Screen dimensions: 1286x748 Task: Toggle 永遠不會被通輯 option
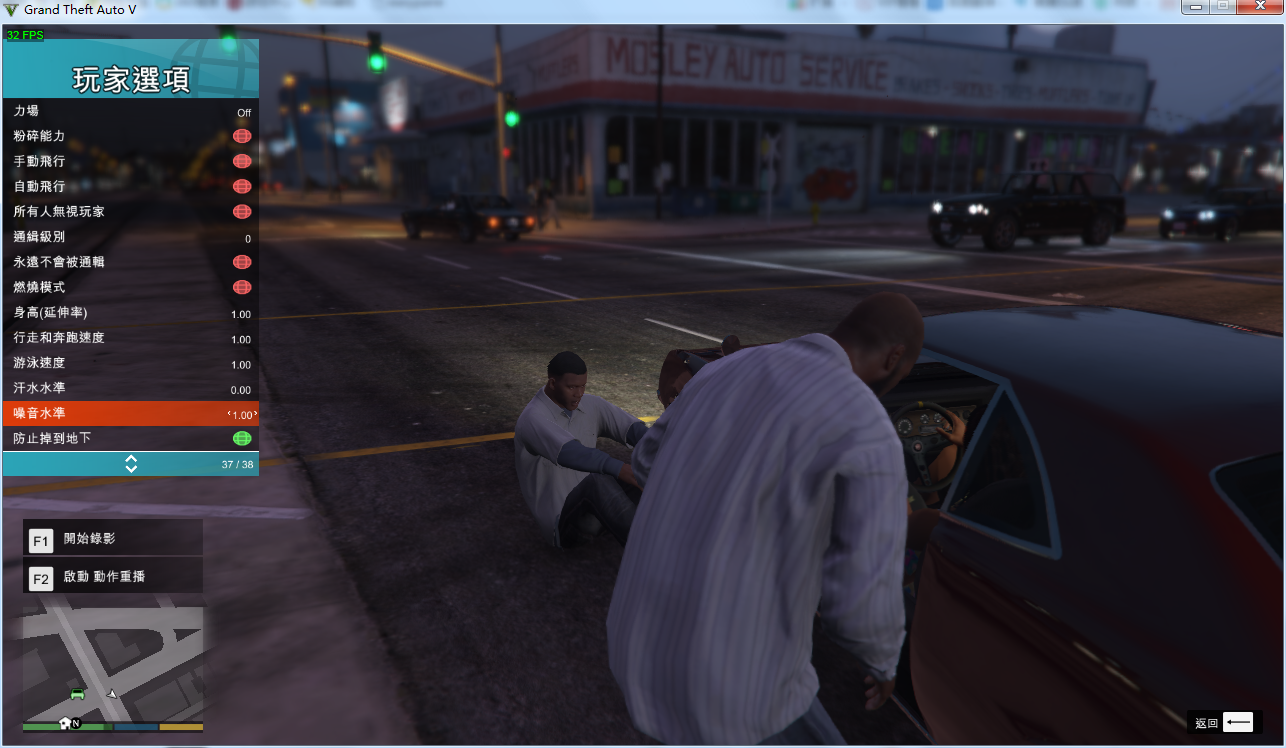point(241,262)
